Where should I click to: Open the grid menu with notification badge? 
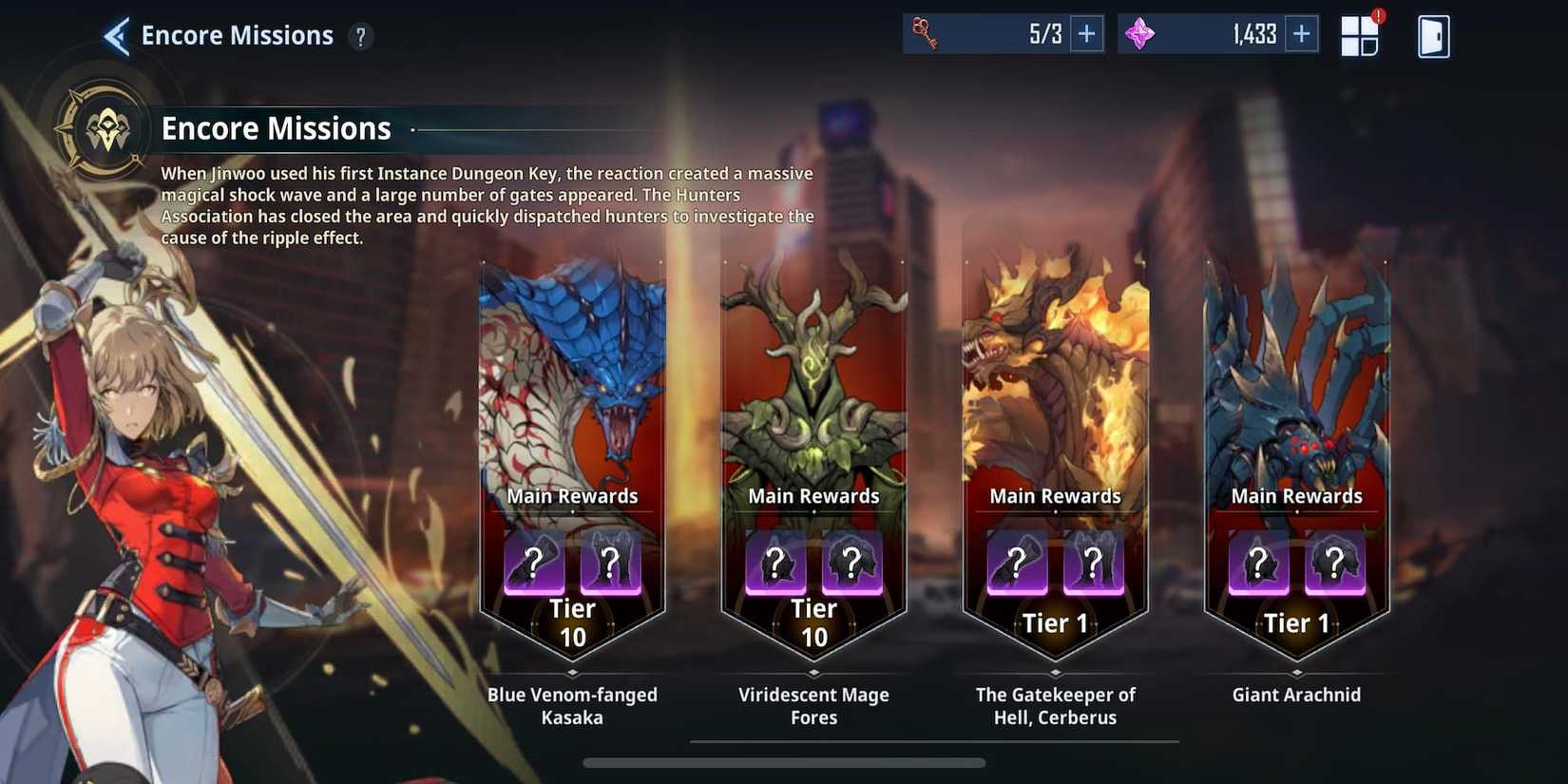pyautogui.click(x=1361, y=34)
